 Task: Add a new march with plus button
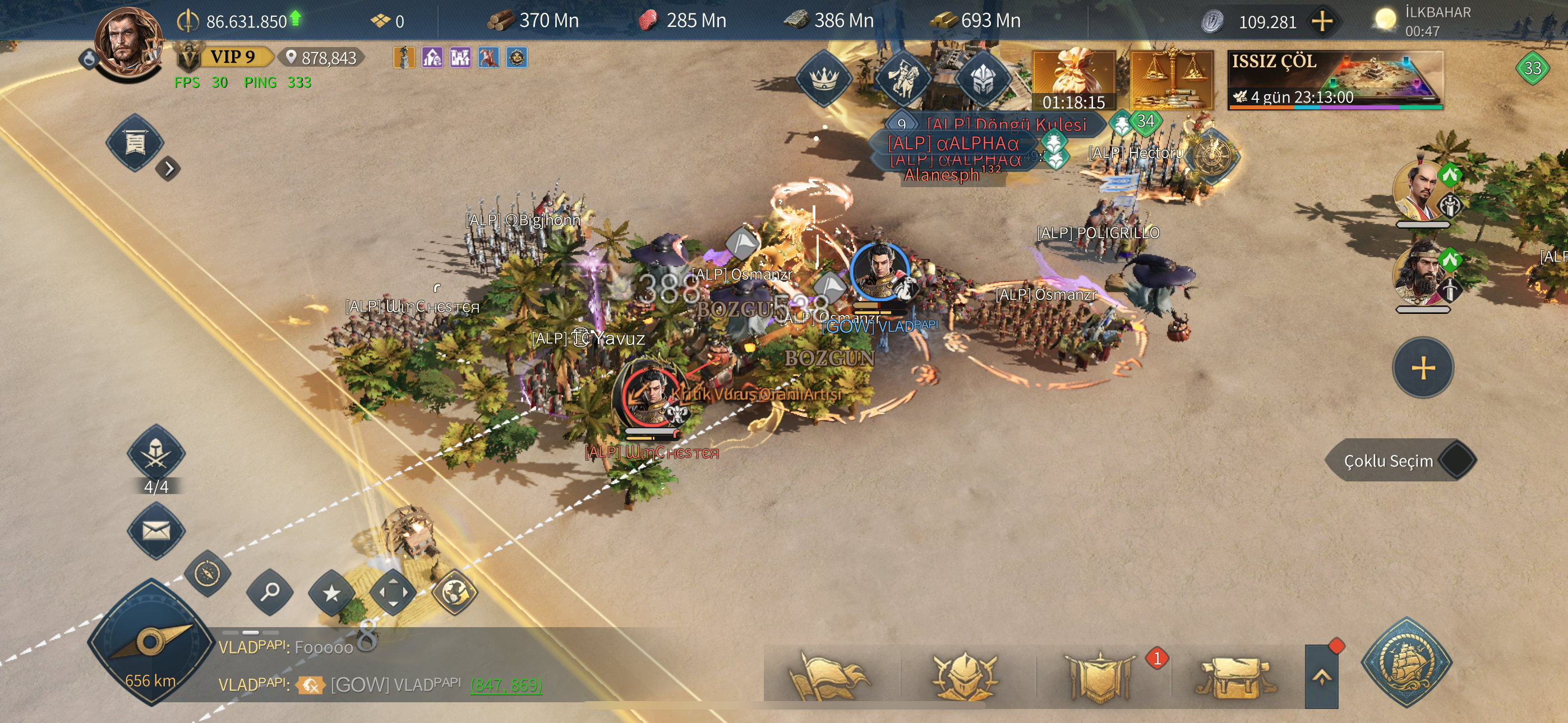tap(1423, 368)
